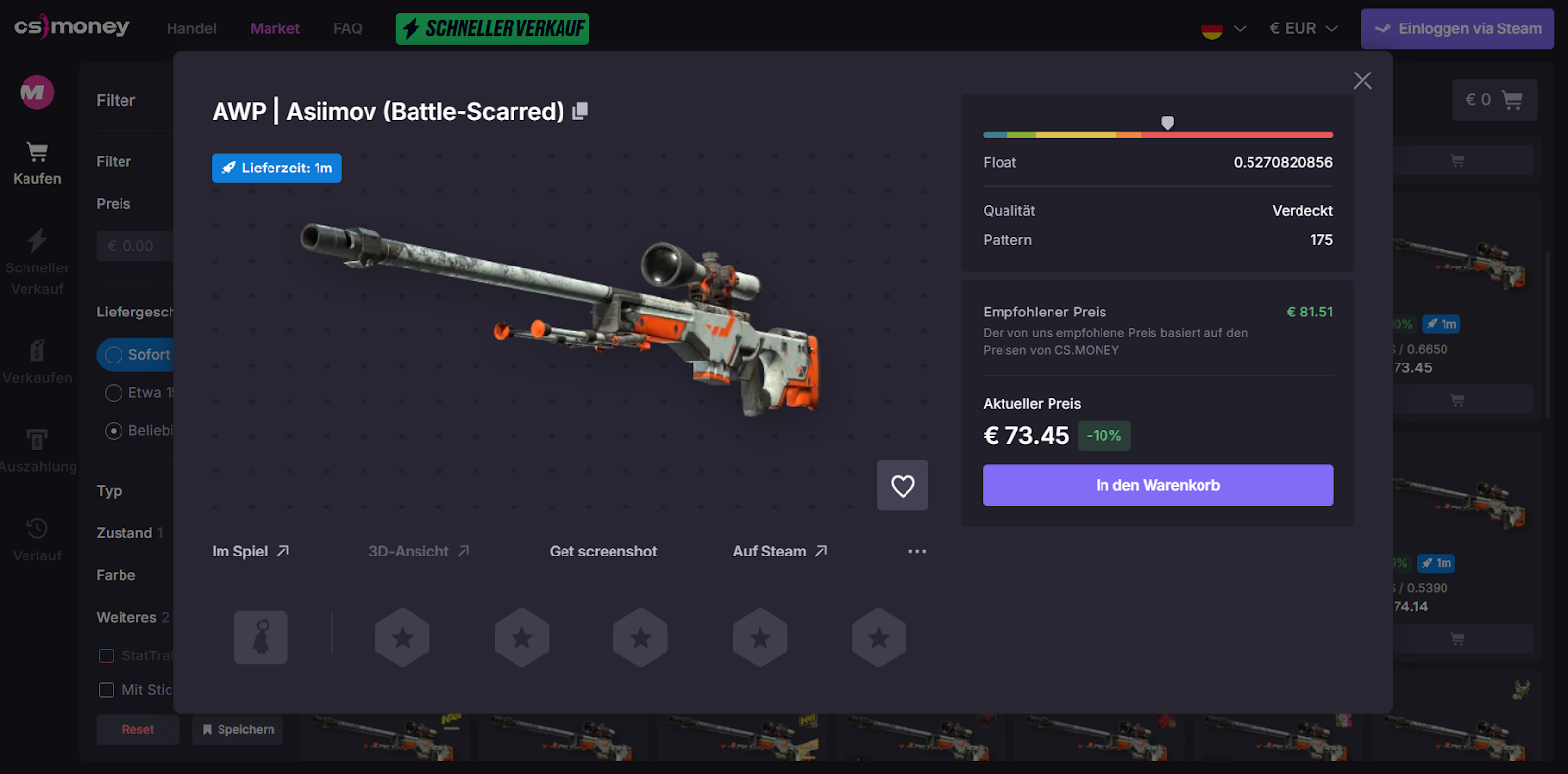Viewport: 1568px width, 774px height.
Task: Click Get screenshot
Action: coord(603,552)
